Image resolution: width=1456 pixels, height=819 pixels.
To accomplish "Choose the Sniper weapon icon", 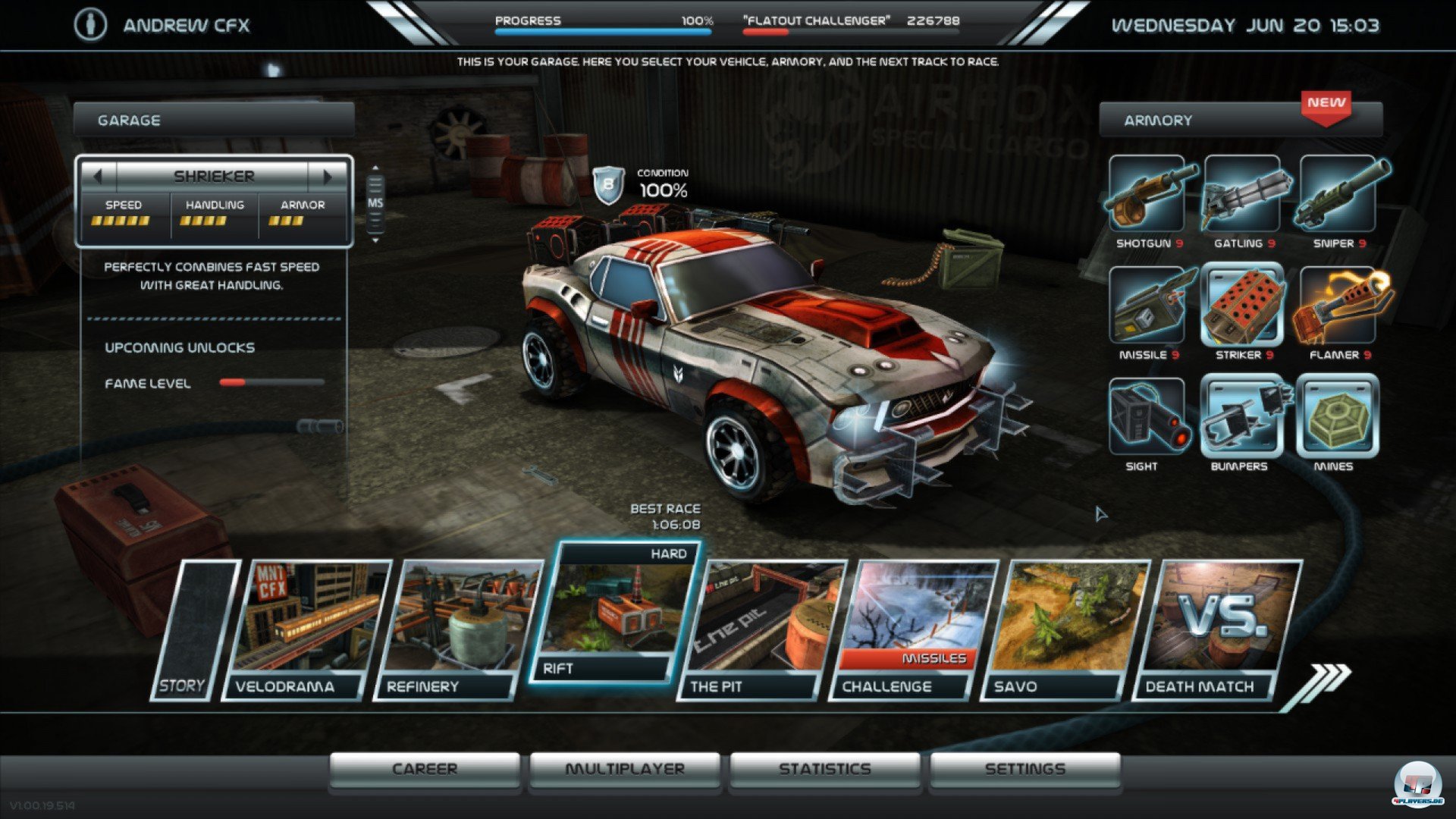I will pos(1338,194).
